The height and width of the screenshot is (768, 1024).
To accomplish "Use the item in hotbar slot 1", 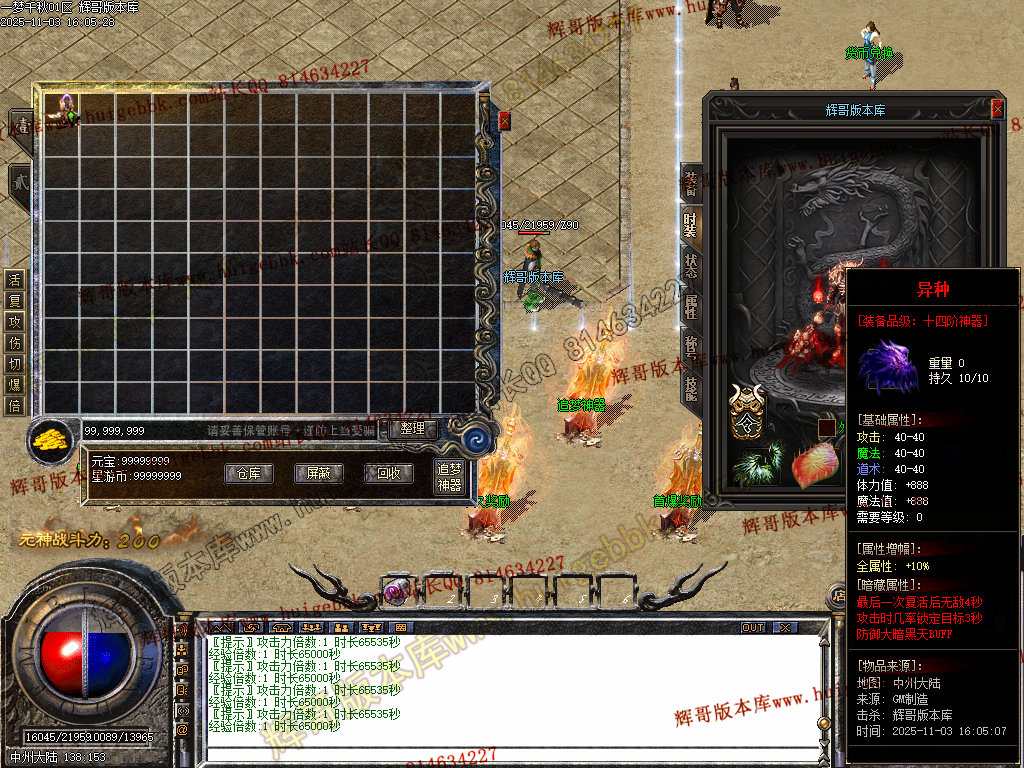I will click(x=397, y=591).
